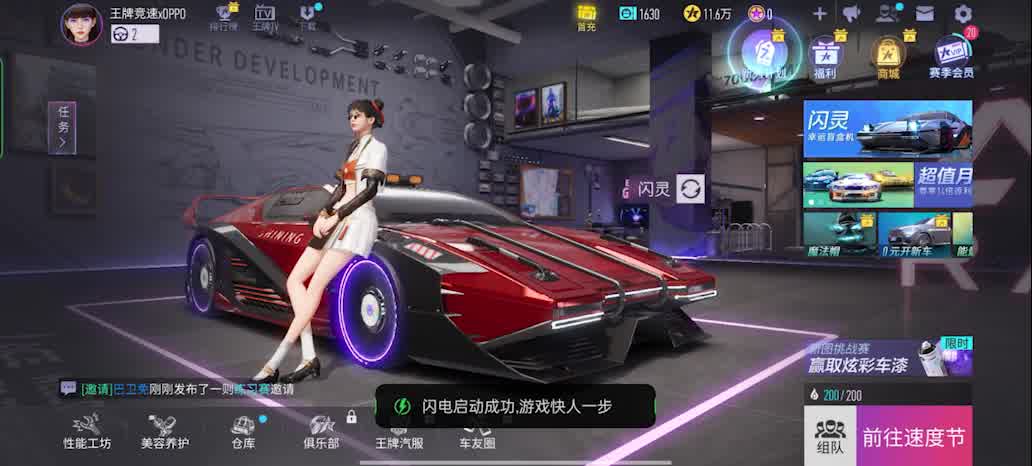Click the swap car button beside 闪灵
Screen dimensions: 1032x466
pos(690,187)
